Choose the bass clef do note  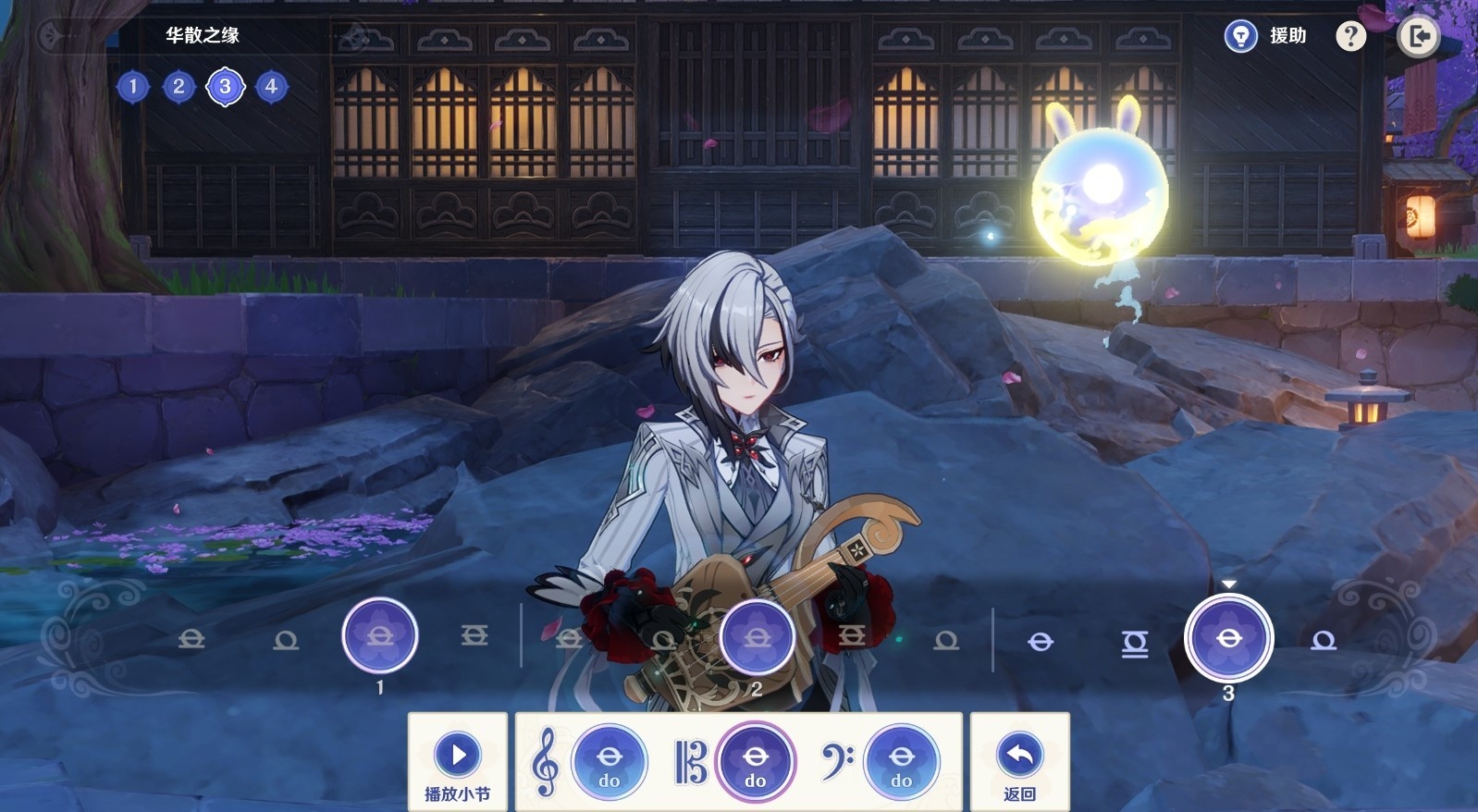901,762
